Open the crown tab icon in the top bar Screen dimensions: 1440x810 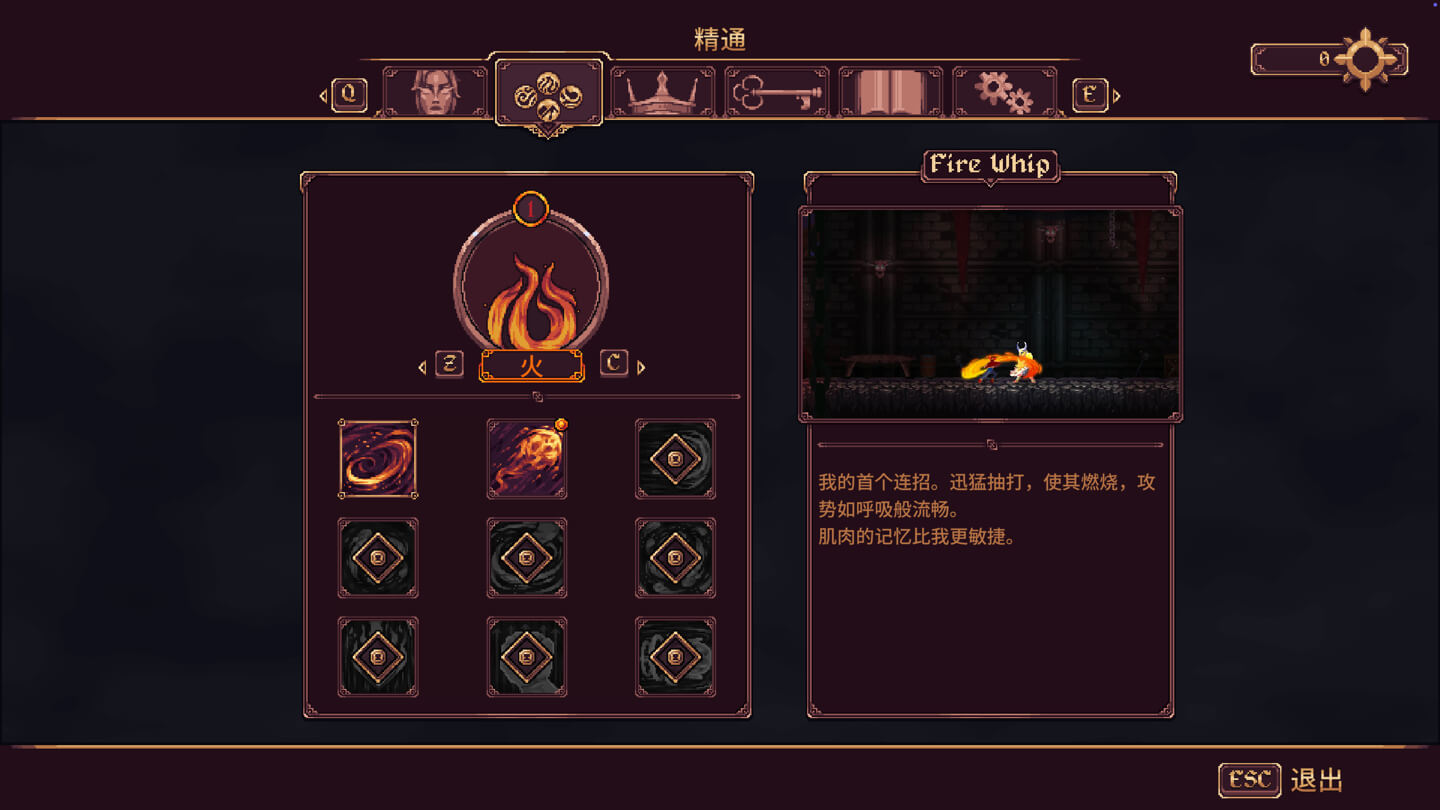pyautogui.click(x=661, y=90)
